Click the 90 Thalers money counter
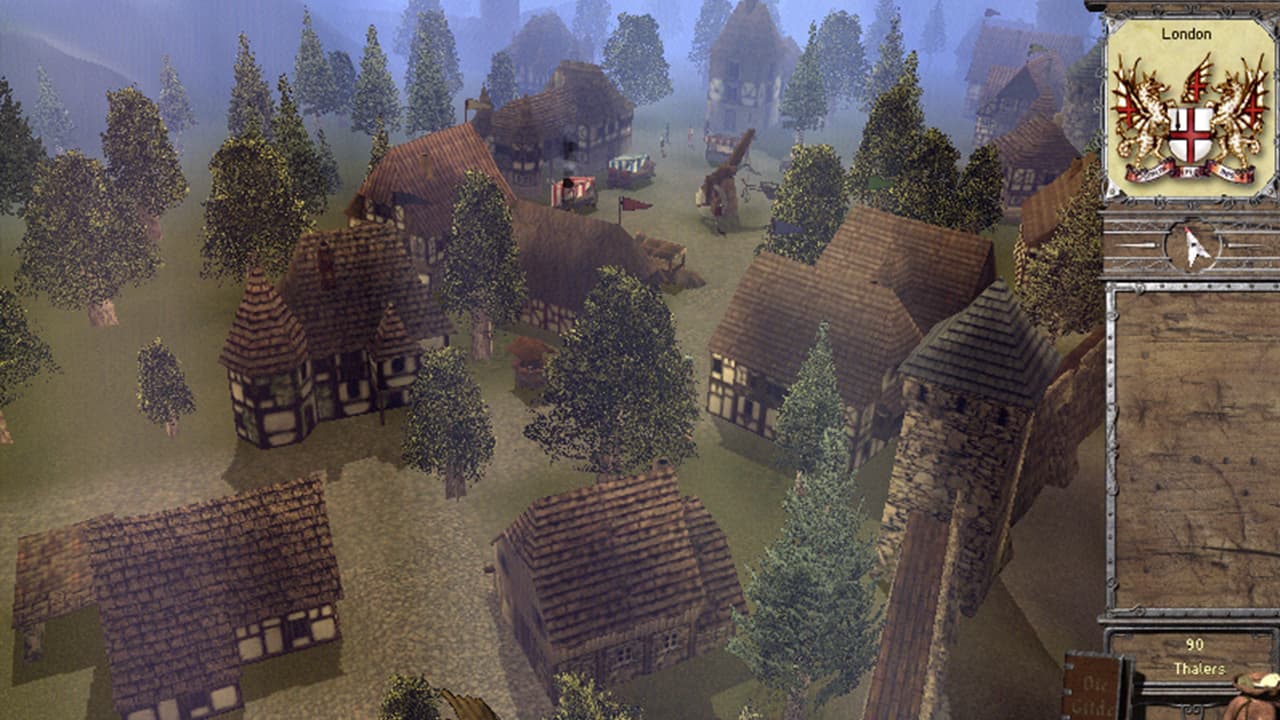1280x720 pixels. coord(1192,653)
